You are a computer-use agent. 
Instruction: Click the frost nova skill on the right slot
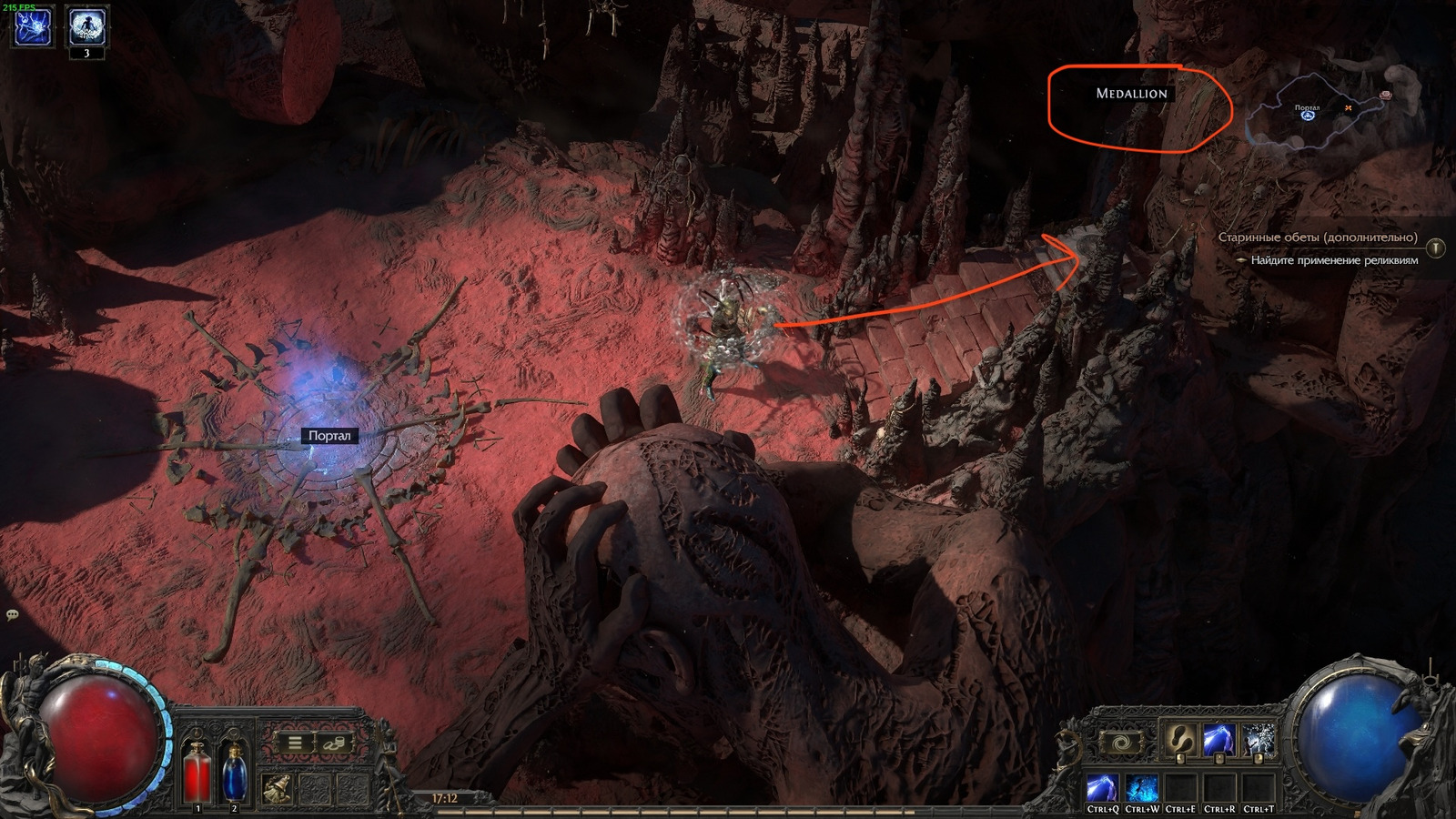coord(1256,738)
